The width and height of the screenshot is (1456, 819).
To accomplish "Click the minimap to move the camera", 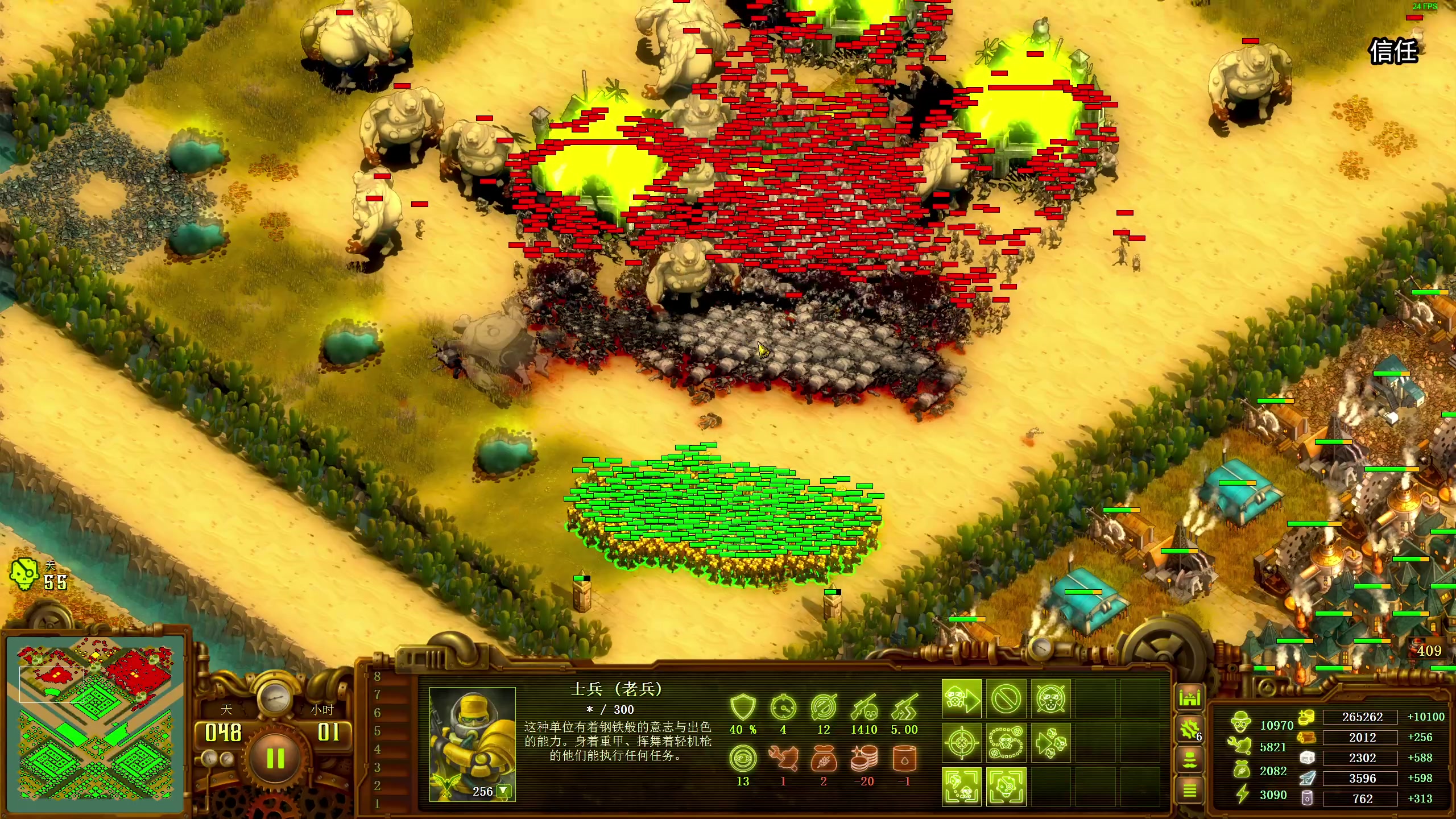I will (x=96, y=723).
